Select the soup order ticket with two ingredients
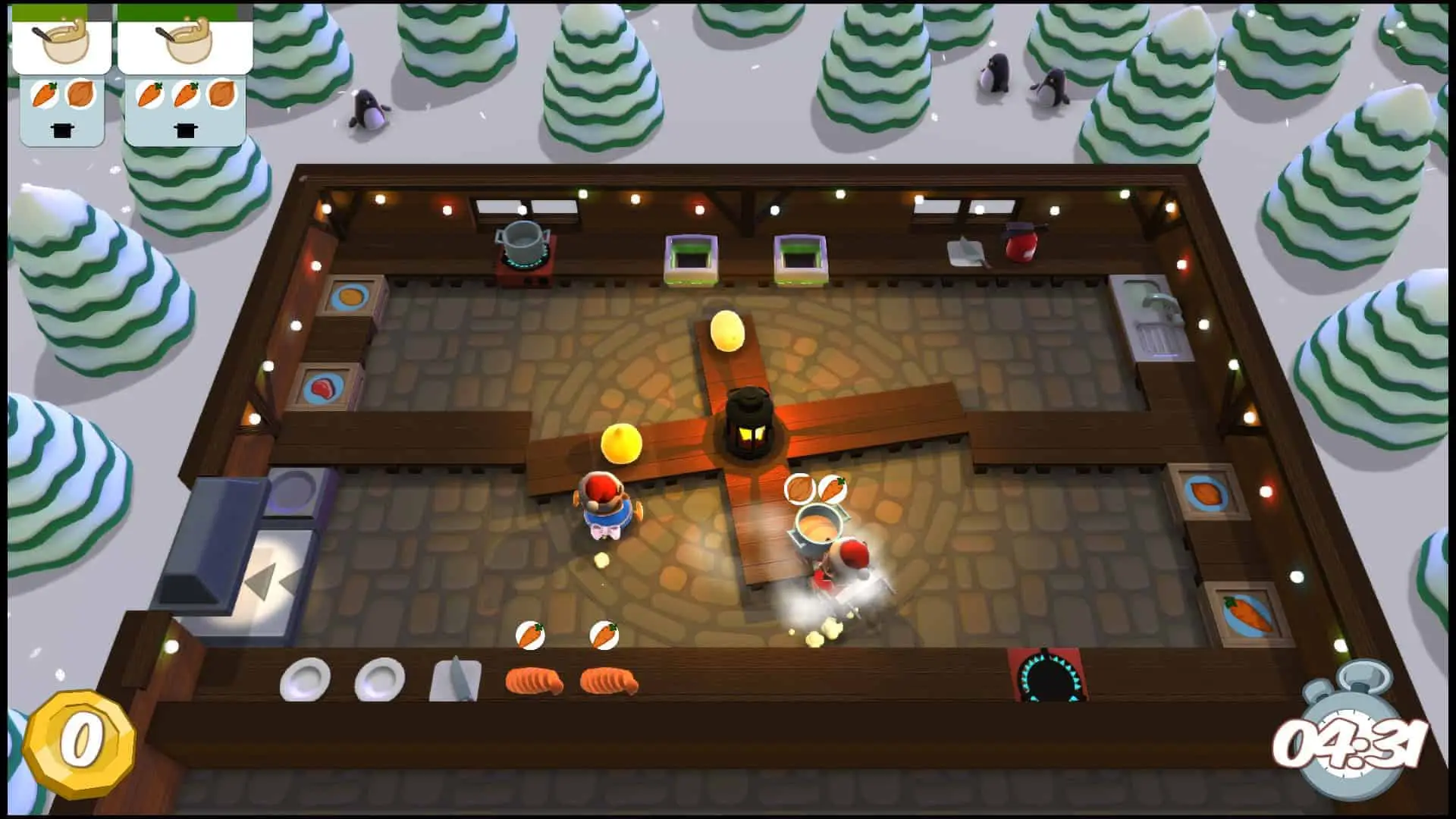 61,75
